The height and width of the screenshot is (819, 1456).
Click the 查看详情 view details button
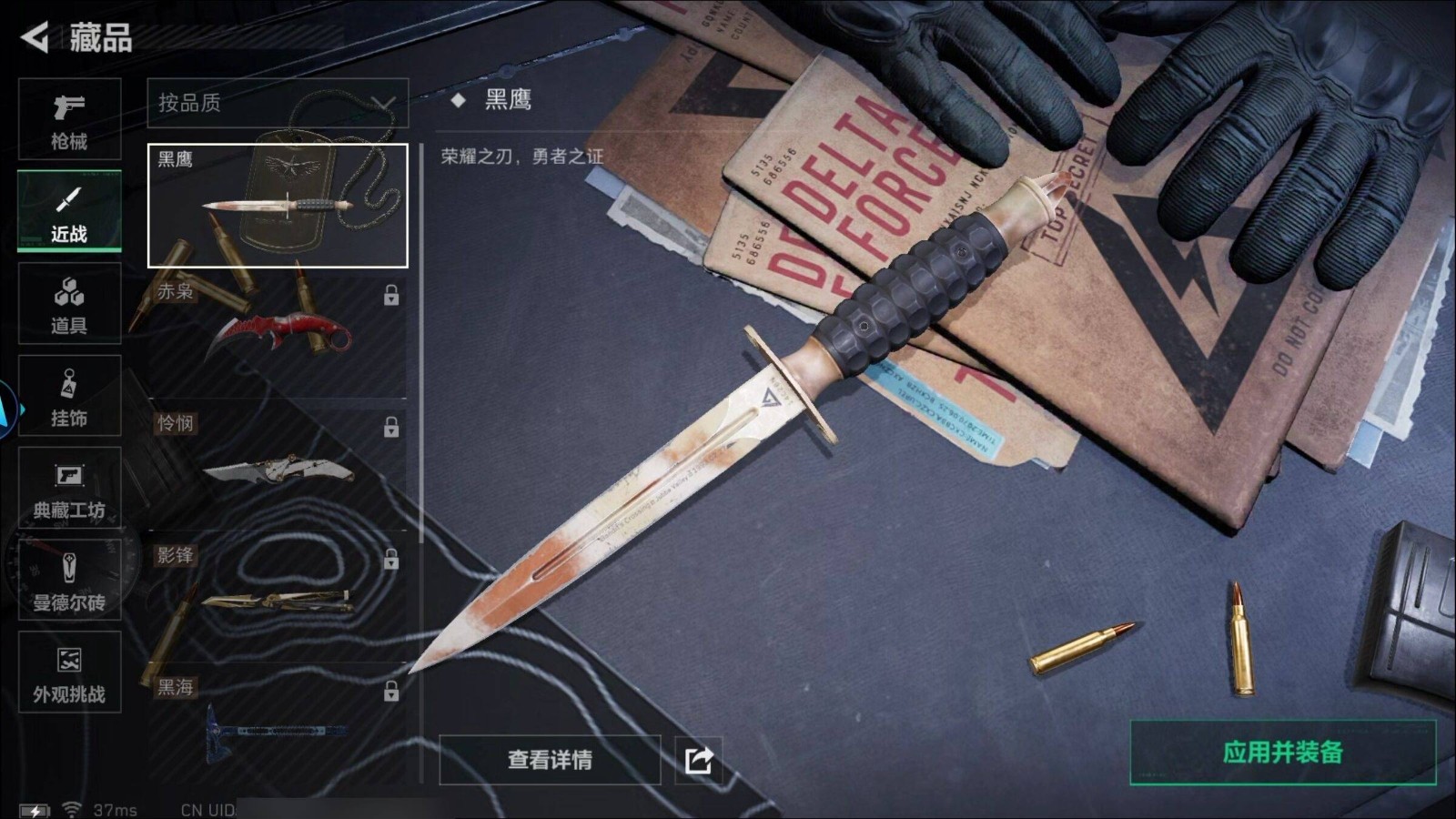pos(550,760)
